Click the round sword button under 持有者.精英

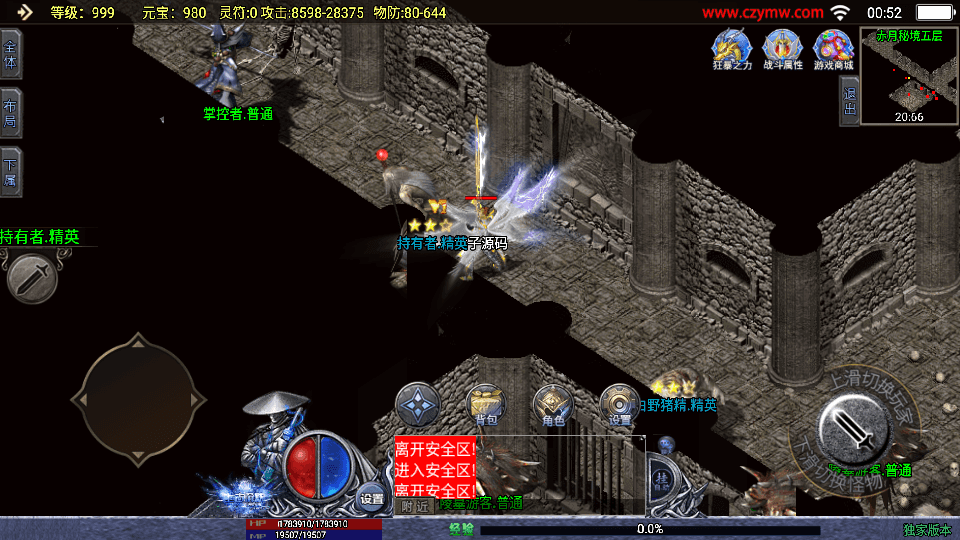pos(32,277)
